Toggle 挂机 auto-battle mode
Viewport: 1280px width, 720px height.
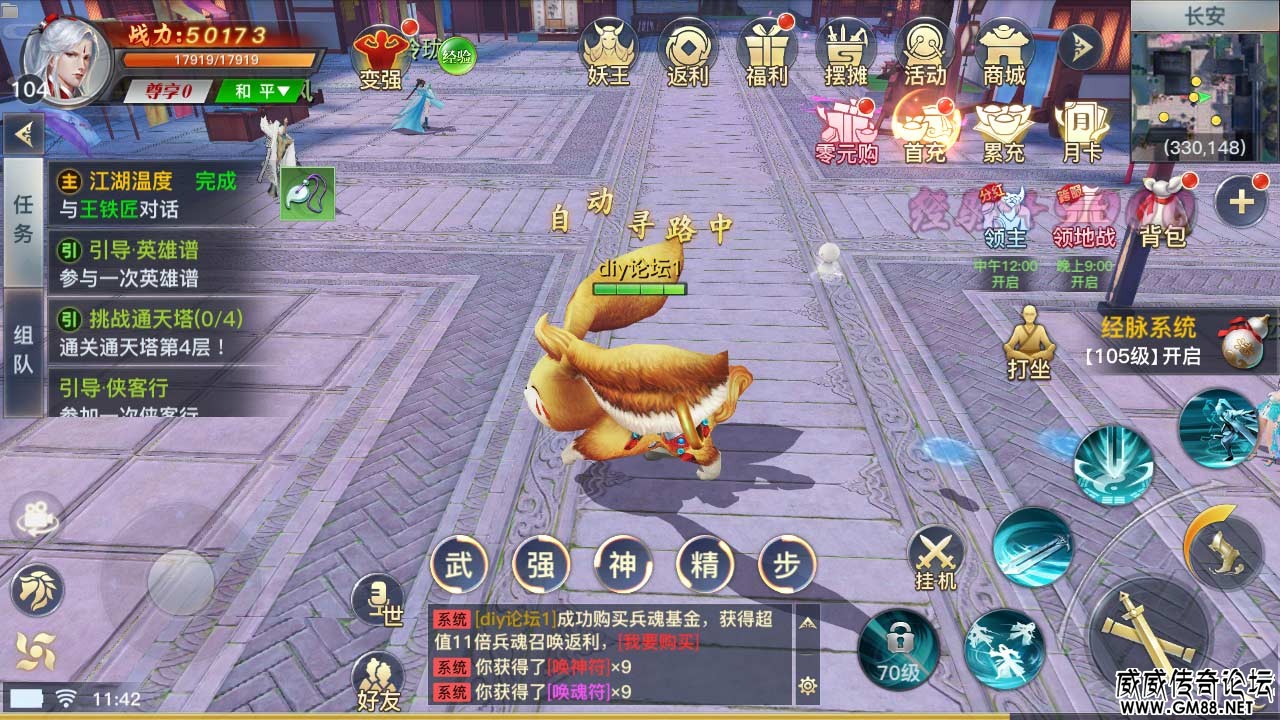(936, 558)
